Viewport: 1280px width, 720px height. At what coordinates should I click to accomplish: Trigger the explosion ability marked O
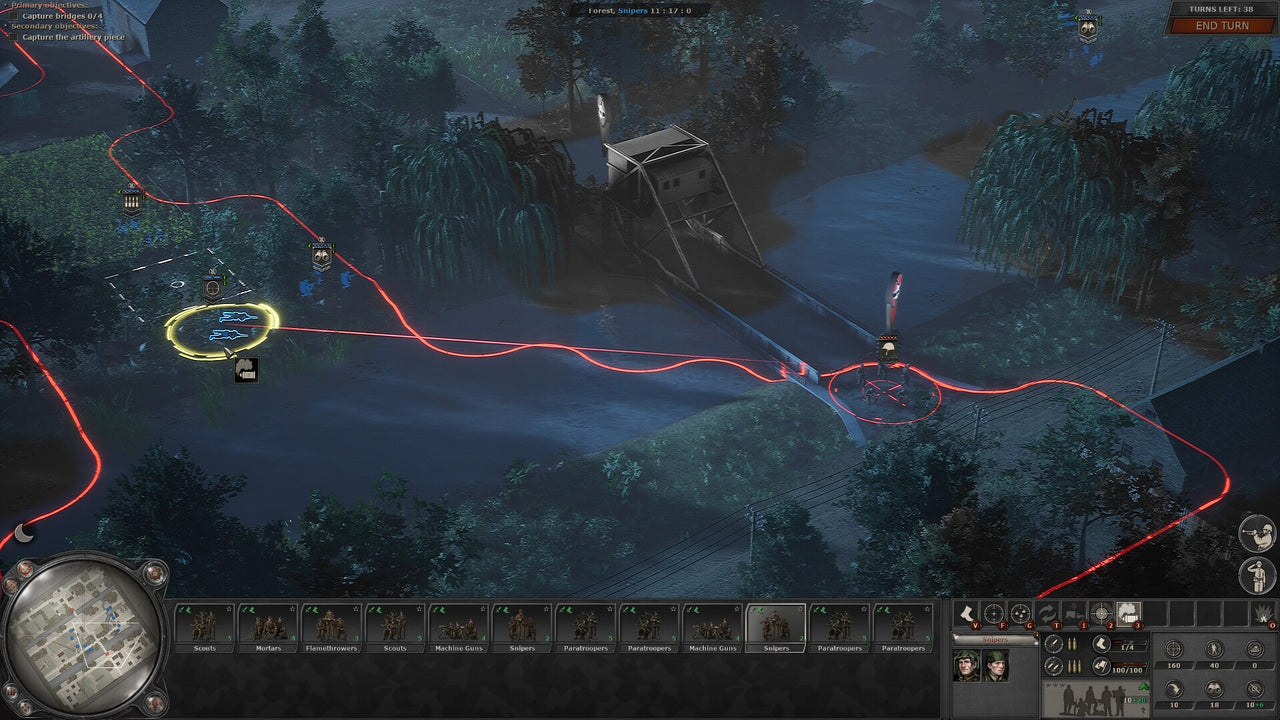pyautogui.click(x=1261, y=613)
